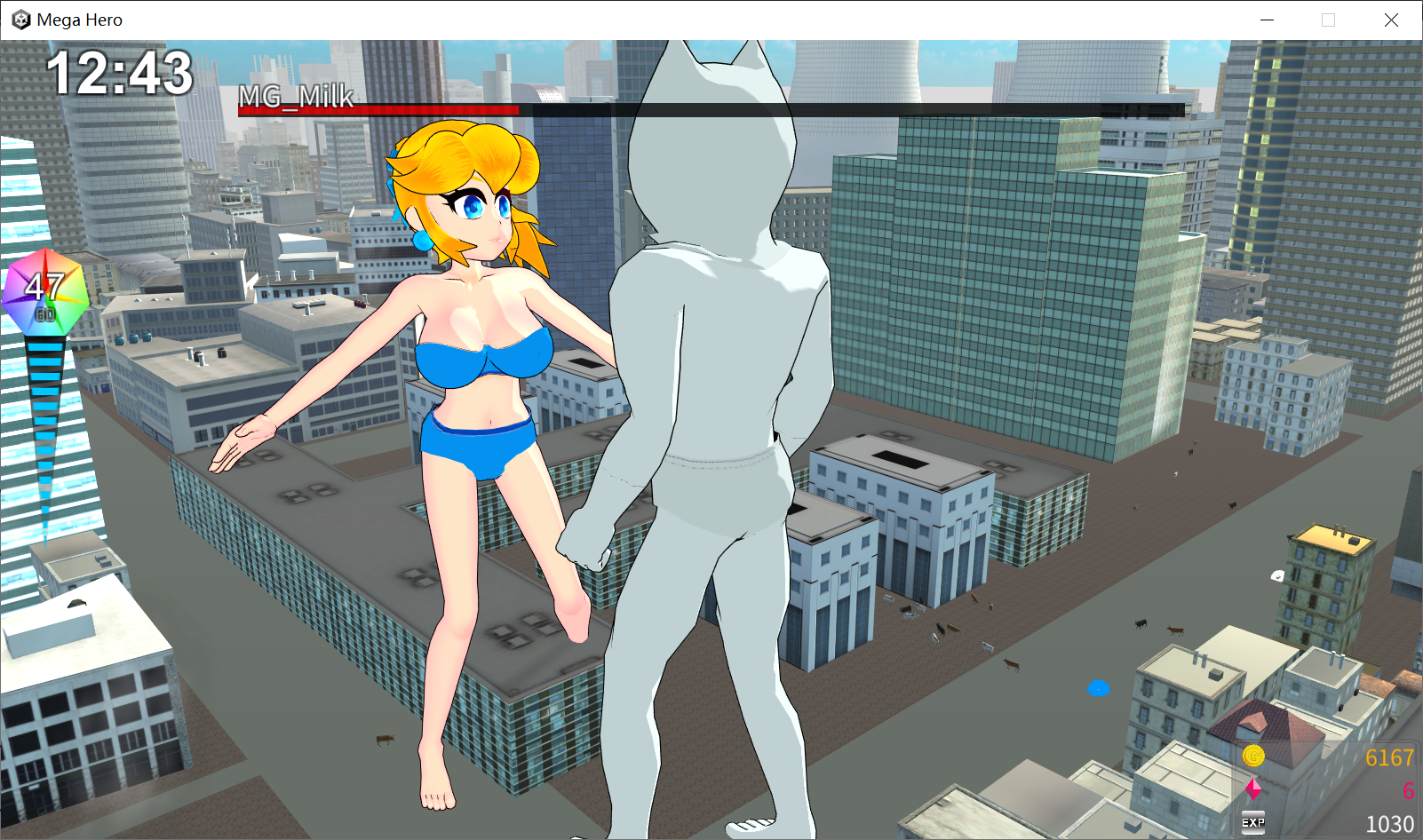The height and width of the screenshot is (840, 1423).
Task: Click the gold coin currency icon
Action: click(x=1254, y=757)
